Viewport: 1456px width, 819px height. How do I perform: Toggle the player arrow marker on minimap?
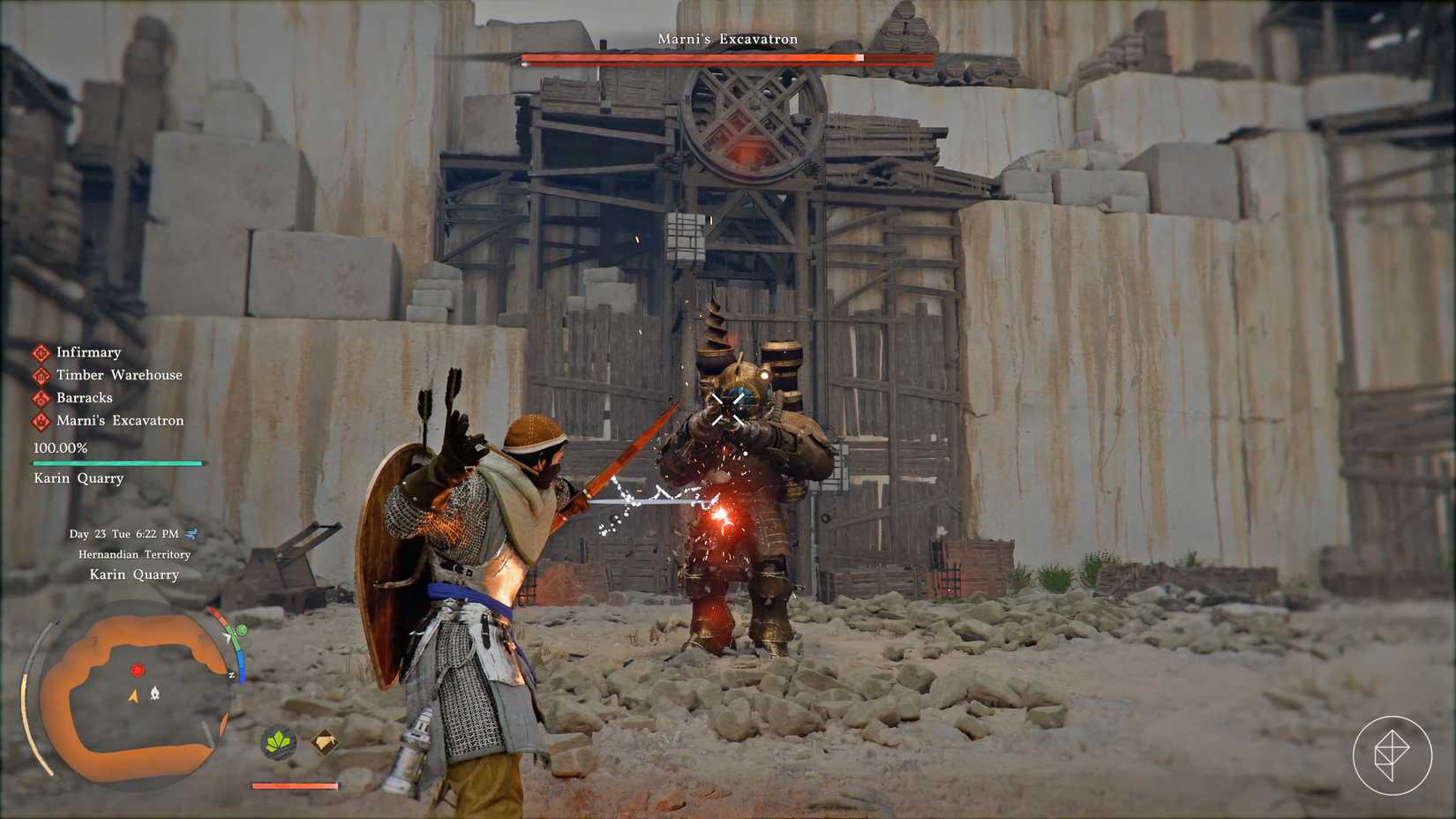click(134, 696)
